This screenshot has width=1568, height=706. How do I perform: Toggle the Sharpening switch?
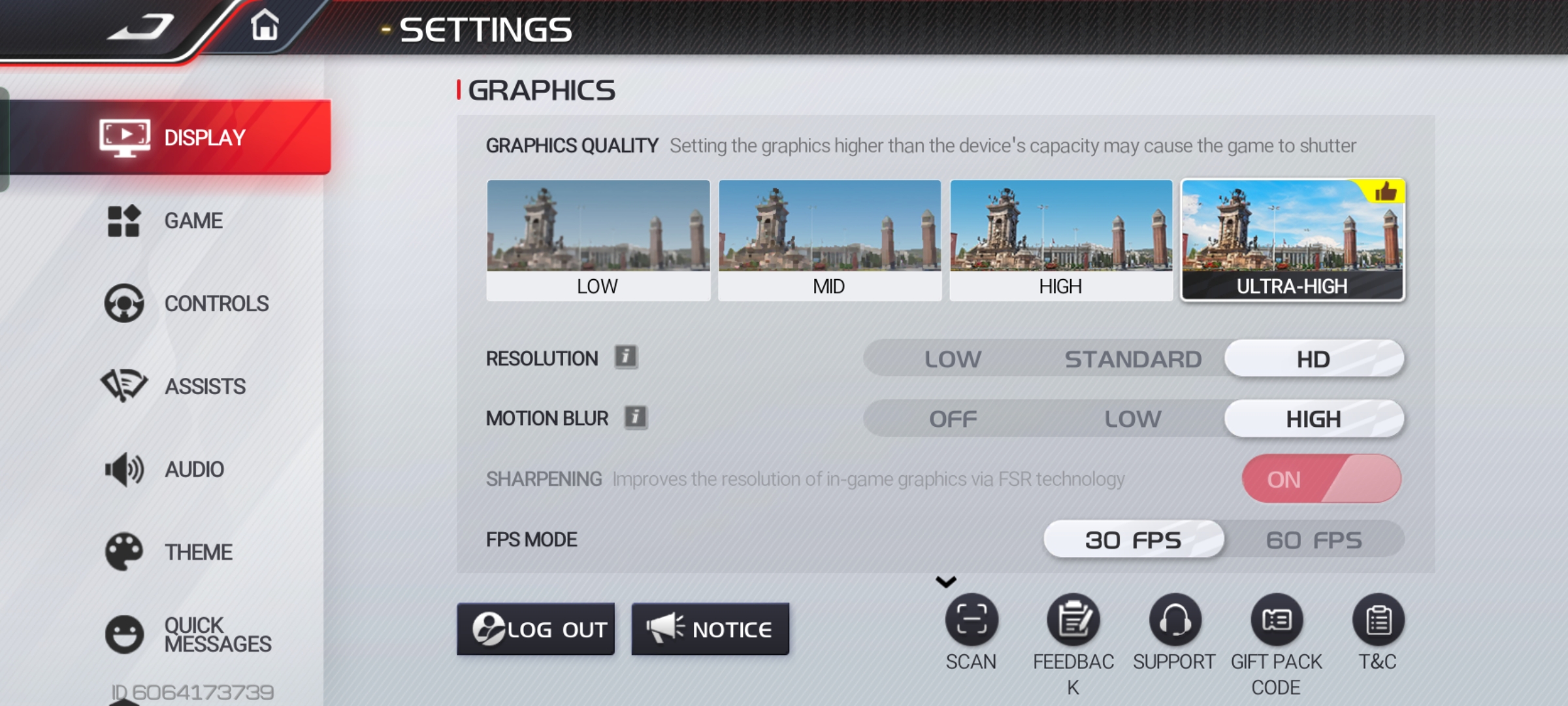[1321, 479]
